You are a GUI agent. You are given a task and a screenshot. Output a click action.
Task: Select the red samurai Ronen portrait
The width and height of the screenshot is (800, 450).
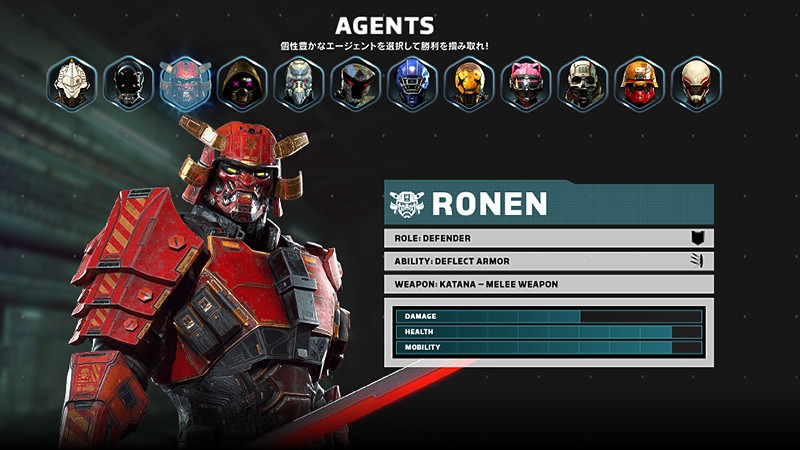point(185,82)
